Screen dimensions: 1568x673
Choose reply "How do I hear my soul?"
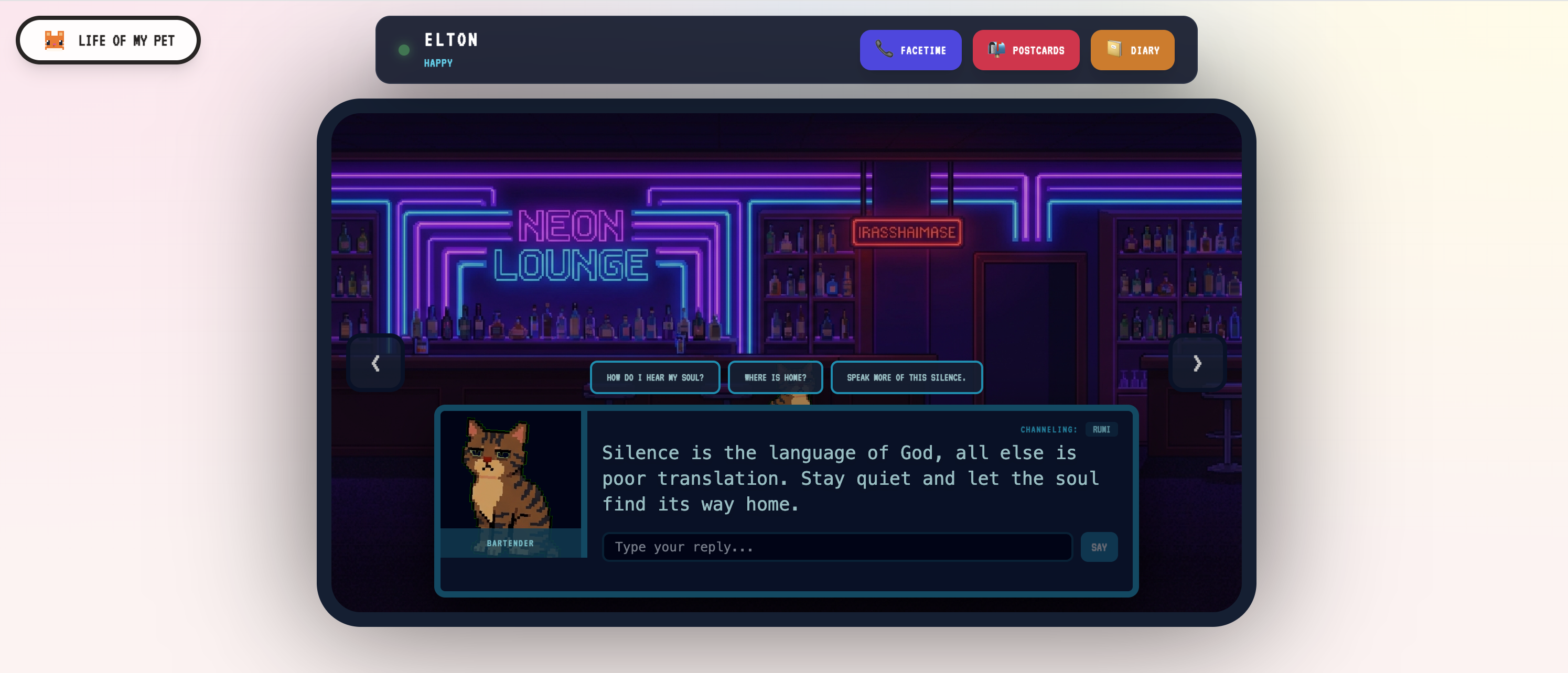(x=654, y=378)
